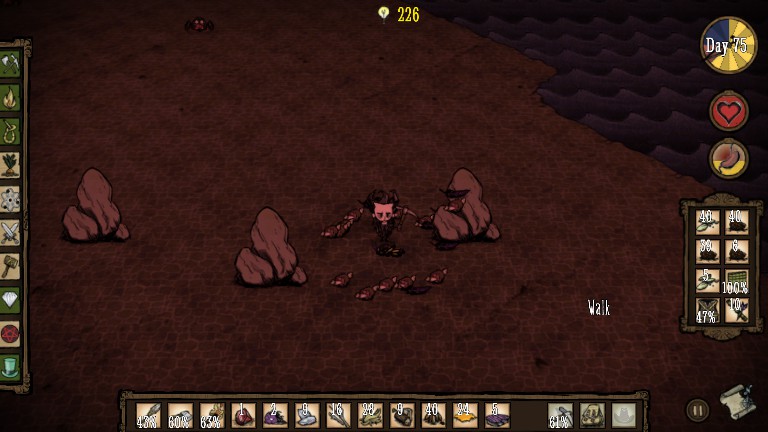Open the Tools crafting tab
The width and height of the screenshot is (768, 432).
pyautogui.click(x=11, y=64)
